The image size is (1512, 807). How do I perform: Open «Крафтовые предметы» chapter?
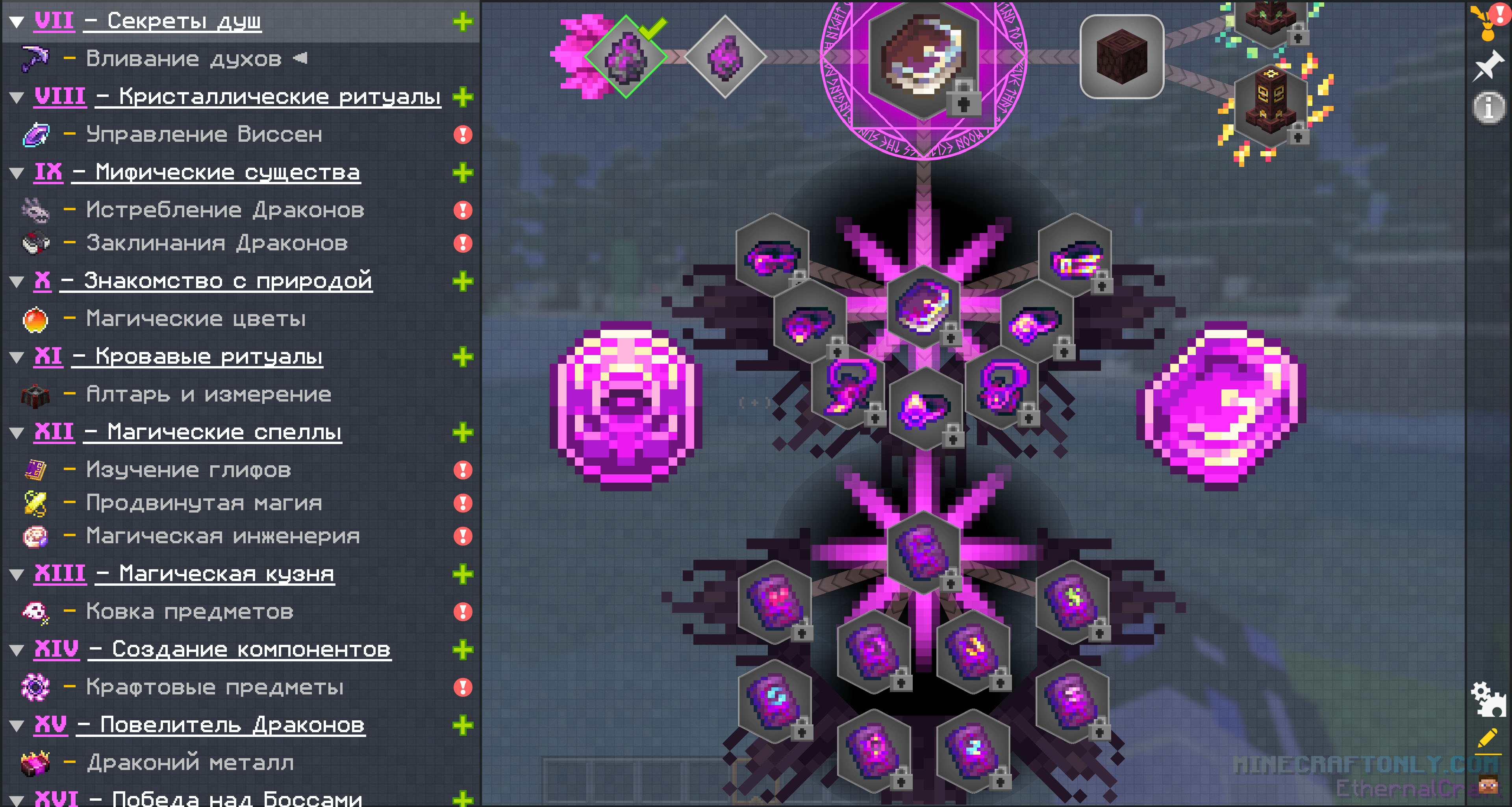214,687
